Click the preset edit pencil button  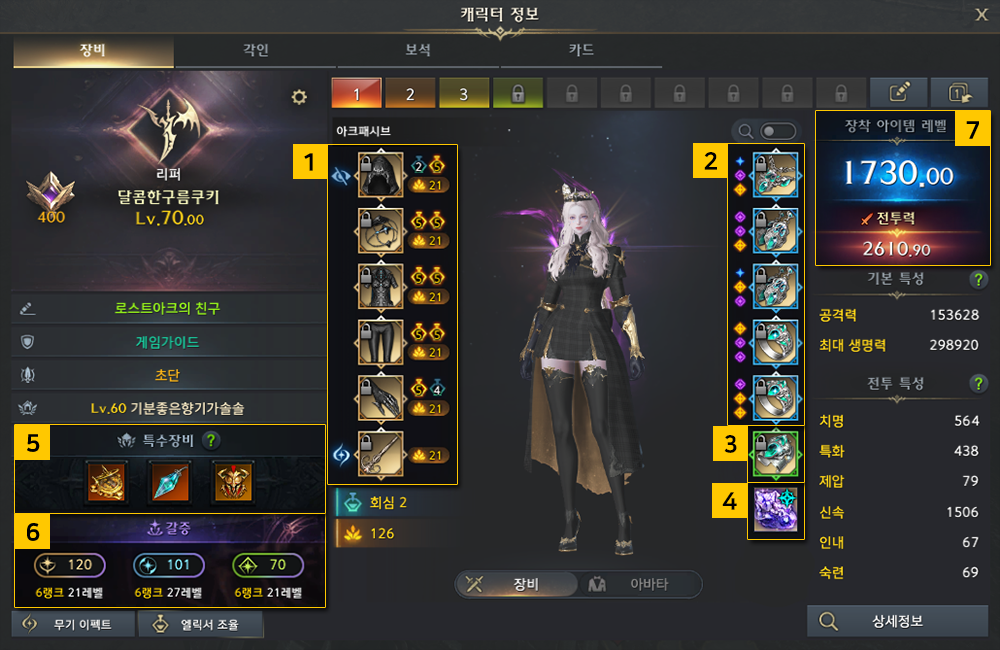point(898,93)
